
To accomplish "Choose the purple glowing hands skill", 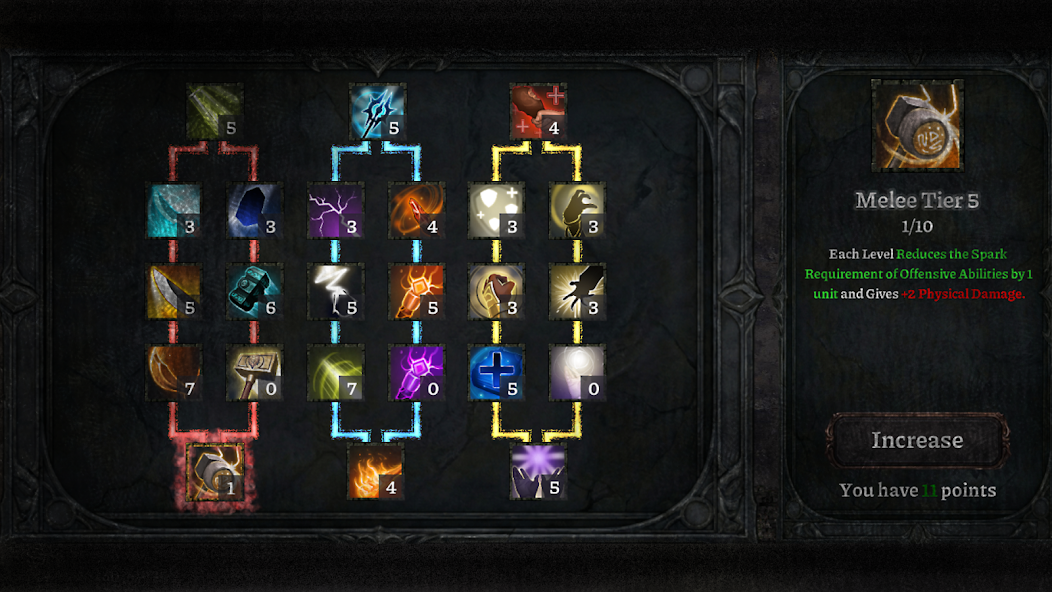I will [x=538, y=472].
